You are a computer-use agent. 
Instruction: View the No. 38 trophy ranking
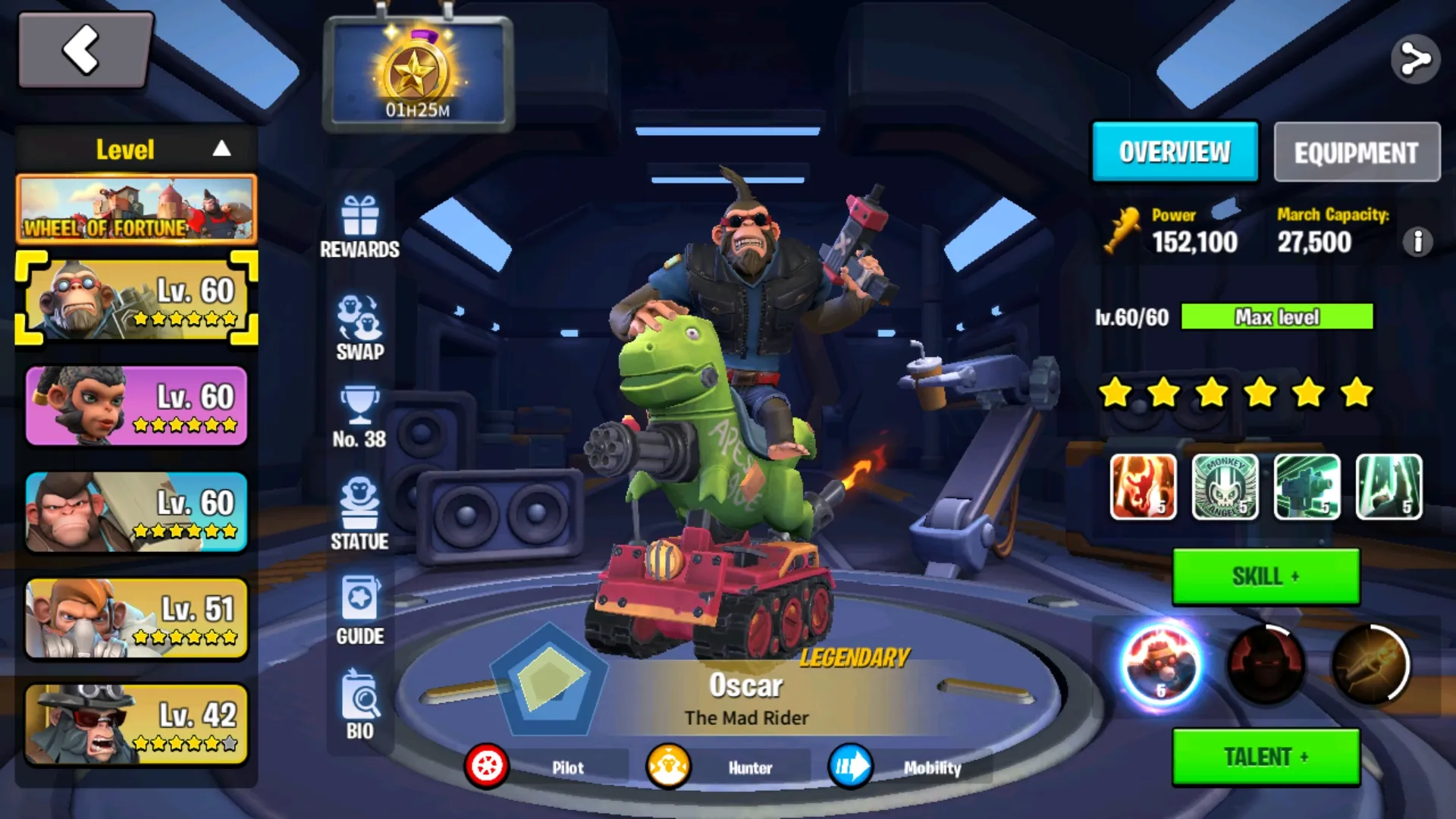pos(359,419)
